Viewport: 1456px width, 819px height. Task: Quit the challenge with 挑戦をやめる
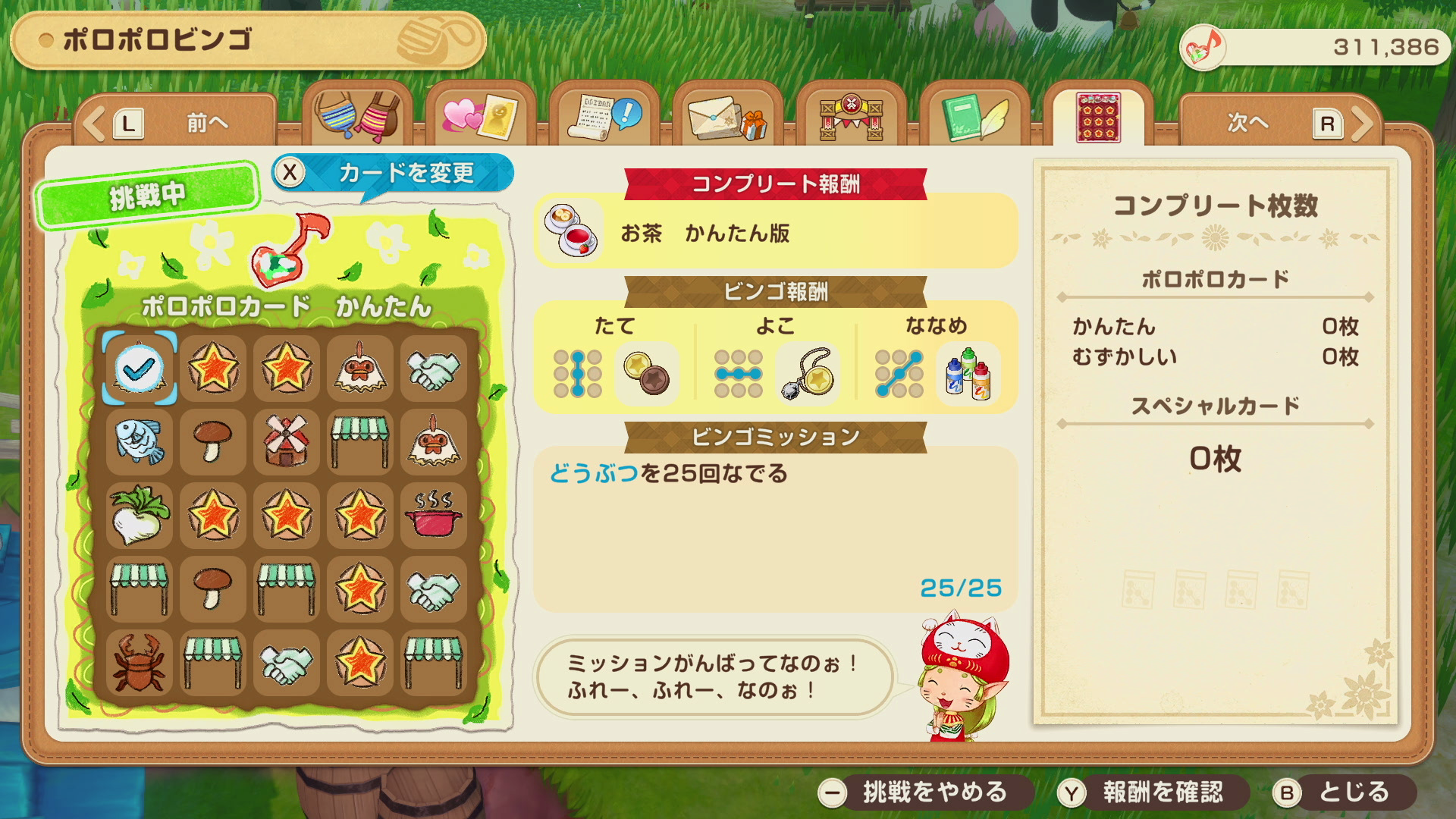point(924,792)
